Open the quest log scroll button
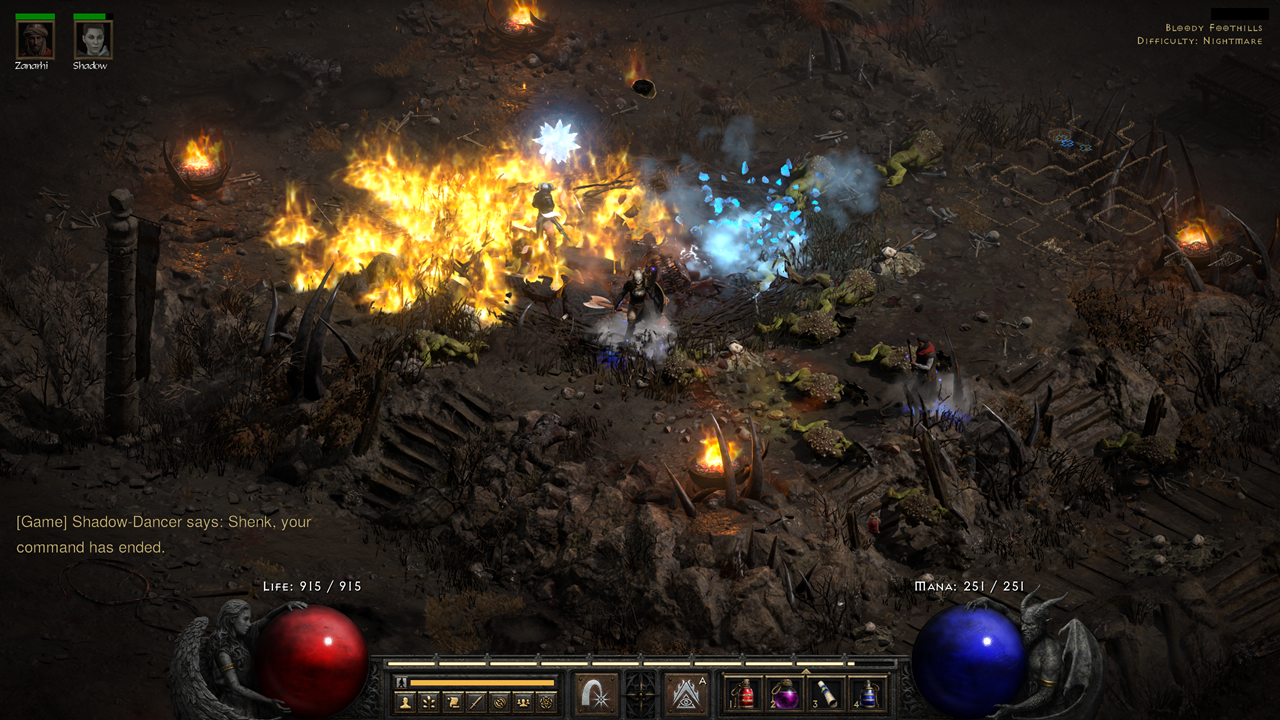The height and width of the screenshot is (720, 1280). [x=452, y=702]
